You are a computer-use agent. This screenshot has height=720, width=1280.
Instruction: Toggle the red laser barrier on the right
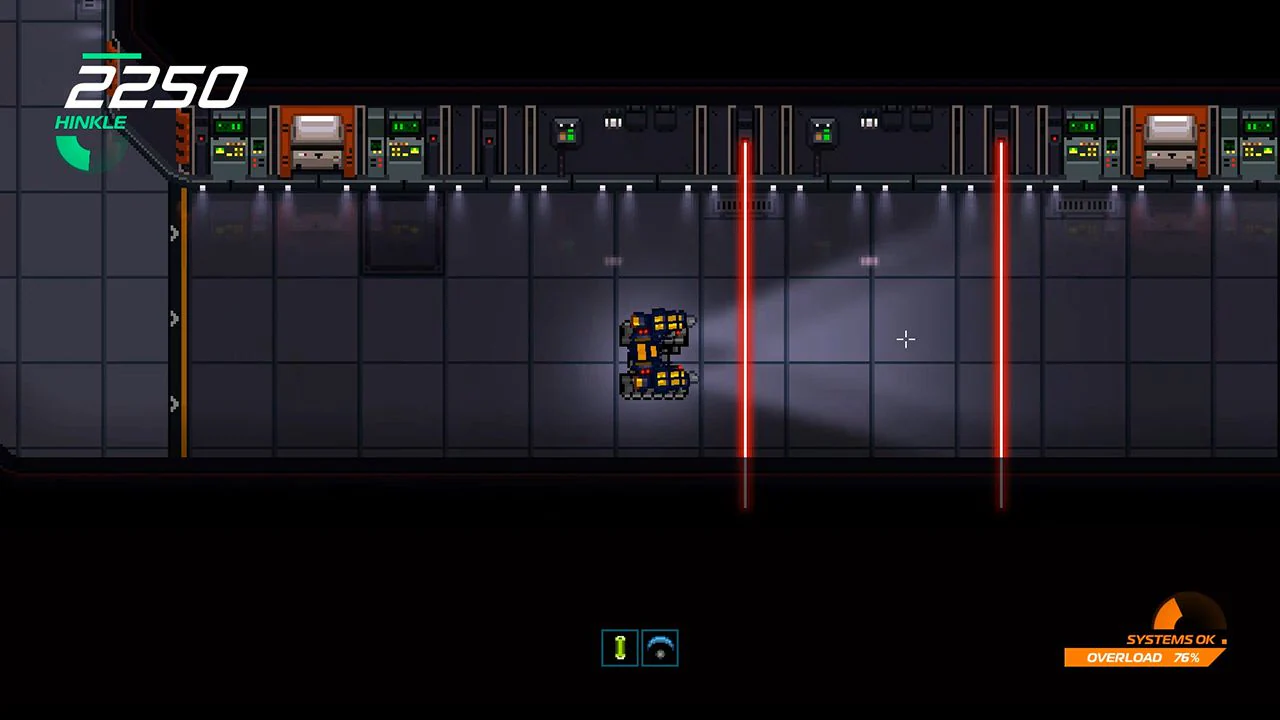(1001, 300)
